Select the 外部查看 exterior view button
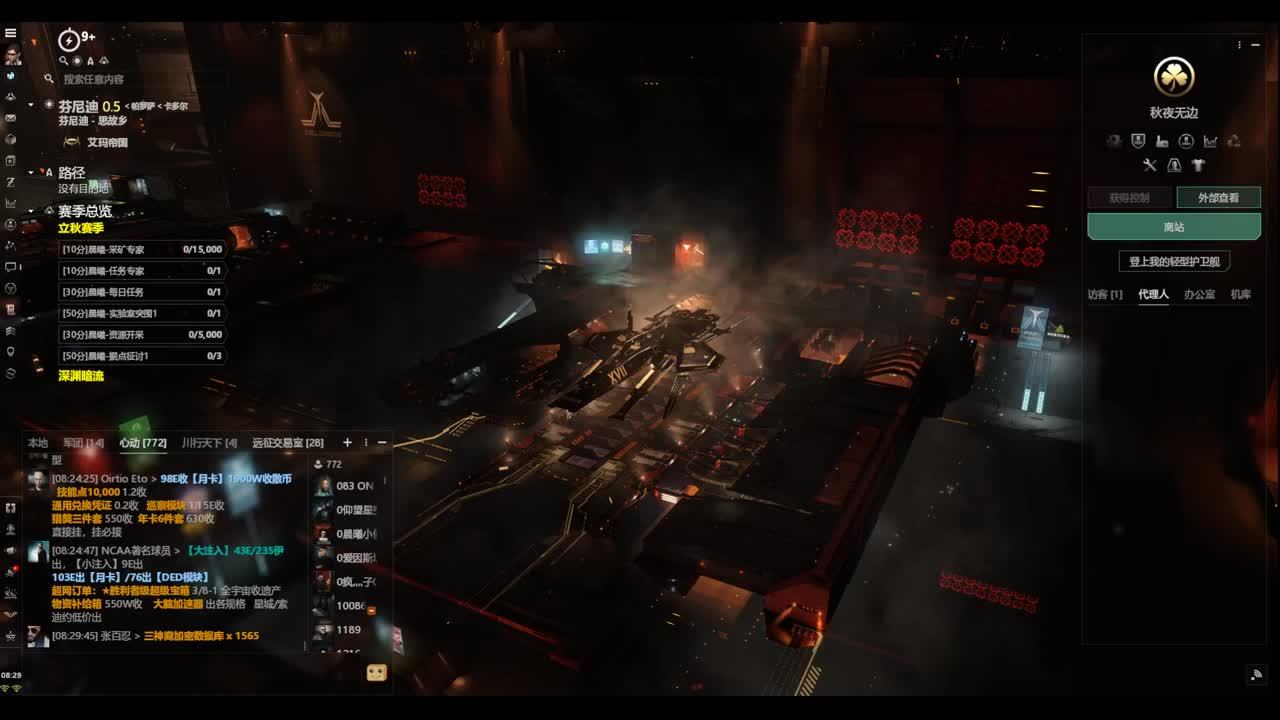This screenshot has width=1280, height=720. pyautogui.click(x=1218, y=198)
